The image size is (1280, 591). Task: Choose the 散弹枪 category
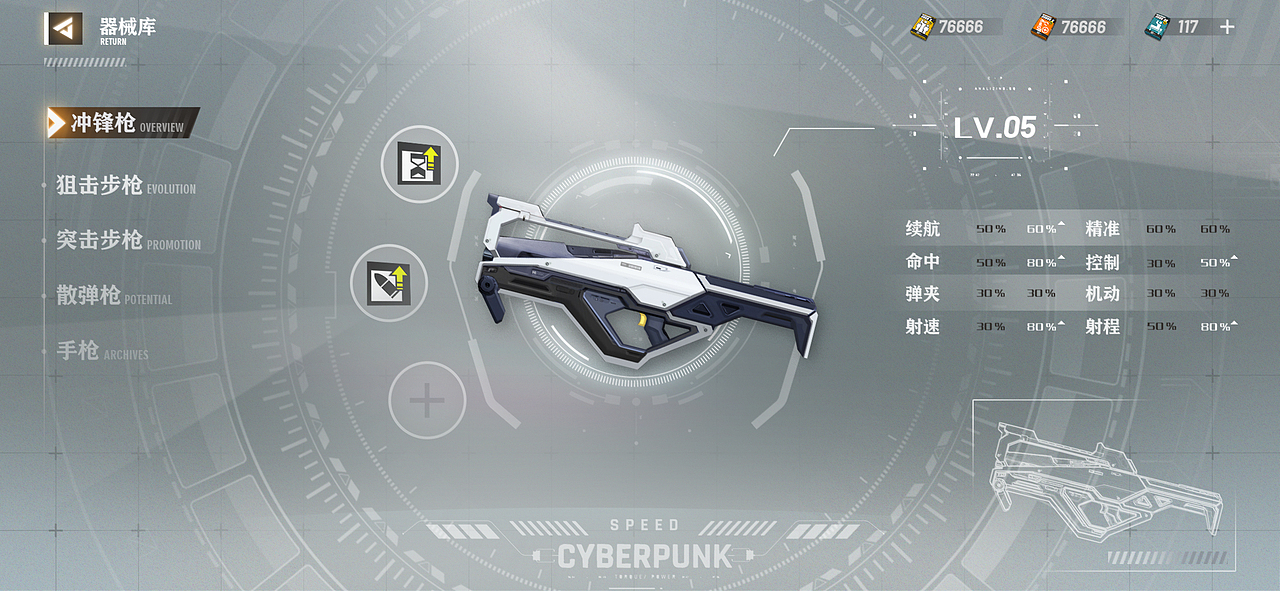click(x=89, y=296)
